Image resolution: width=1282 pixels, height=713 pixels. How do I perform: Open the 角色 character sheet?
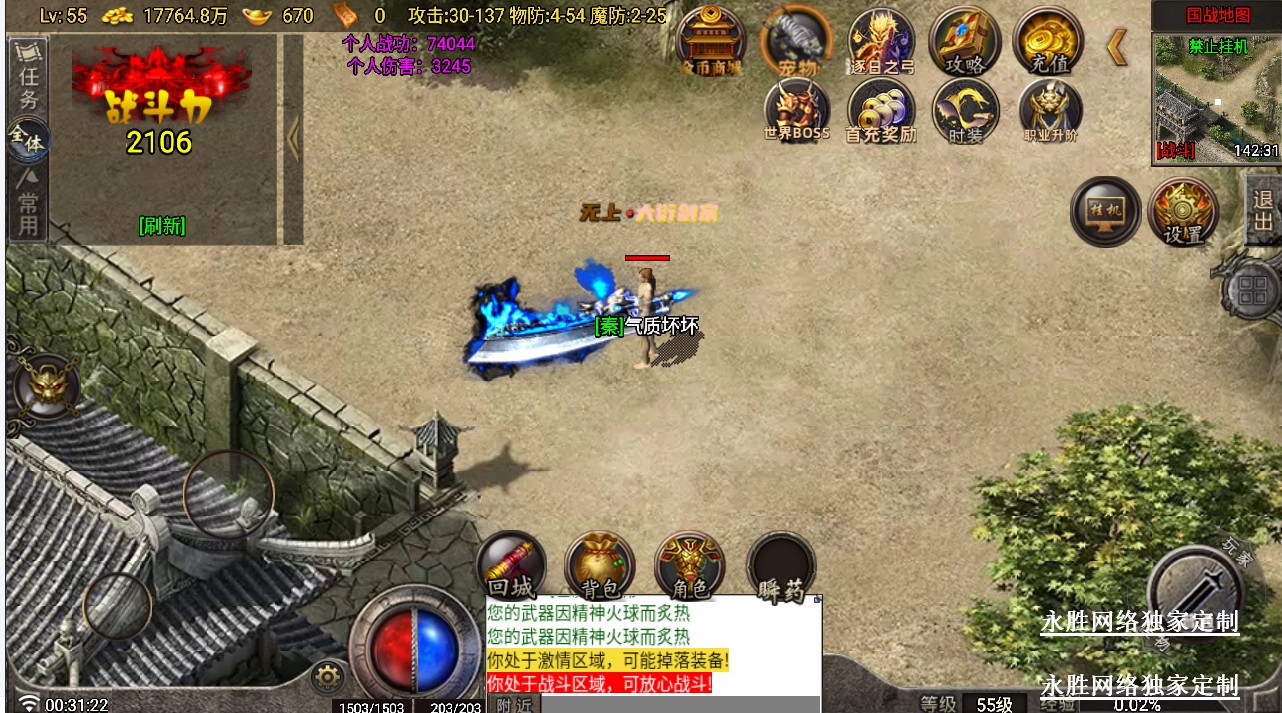click(x=689, y=566)
